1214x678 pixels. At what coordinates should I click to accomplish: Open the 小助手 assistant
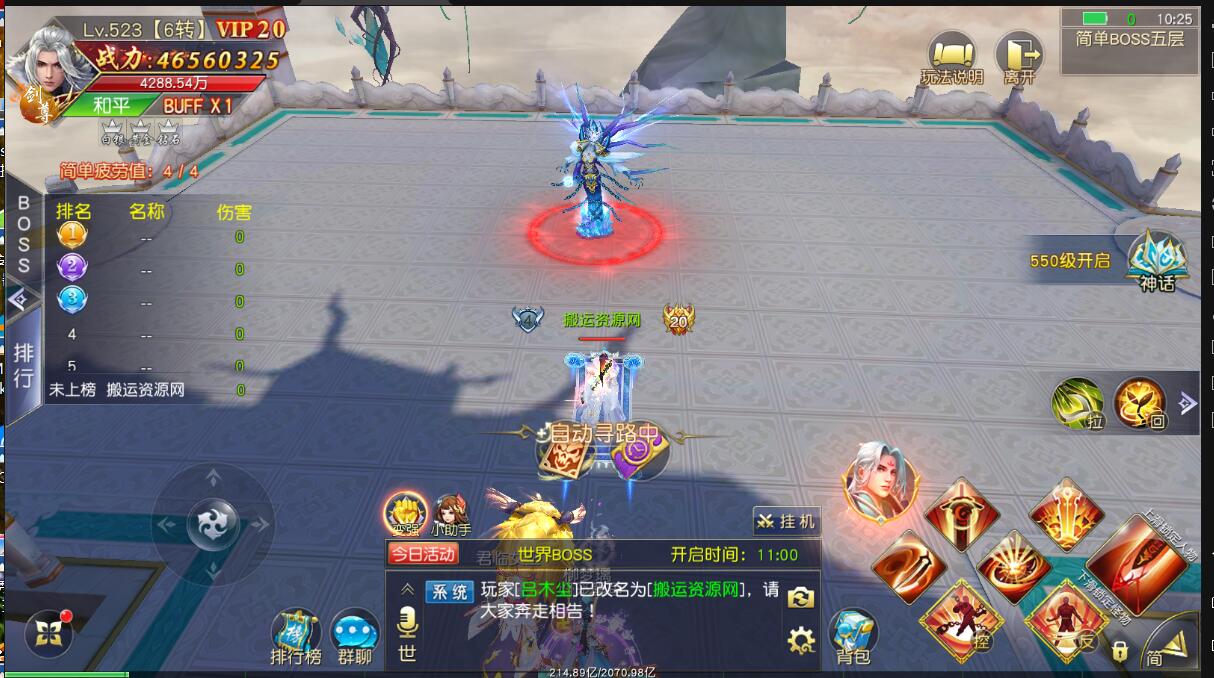pyautogui.click(x=452, y=514)
